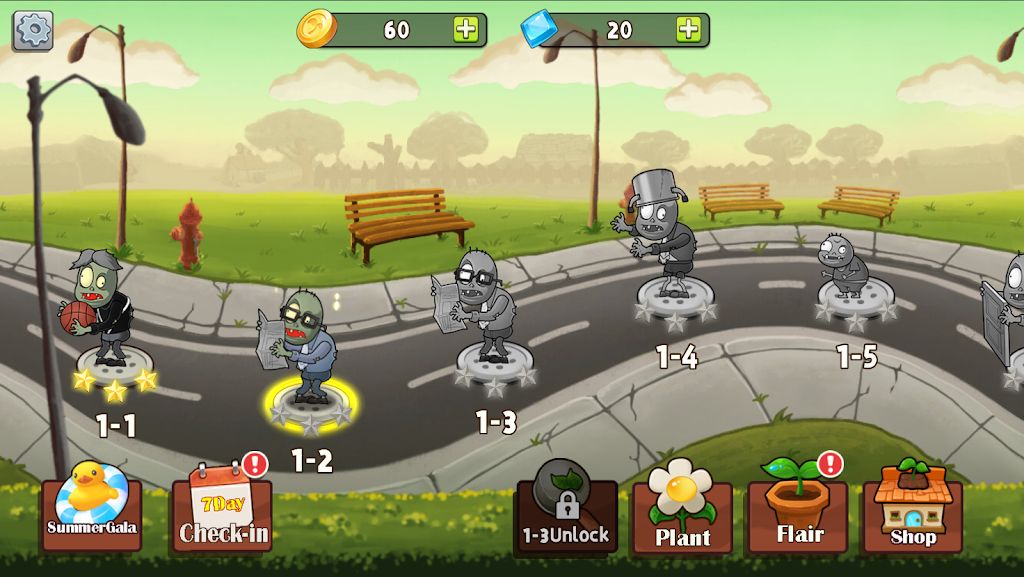Open the Flair menu

[798, 510]
